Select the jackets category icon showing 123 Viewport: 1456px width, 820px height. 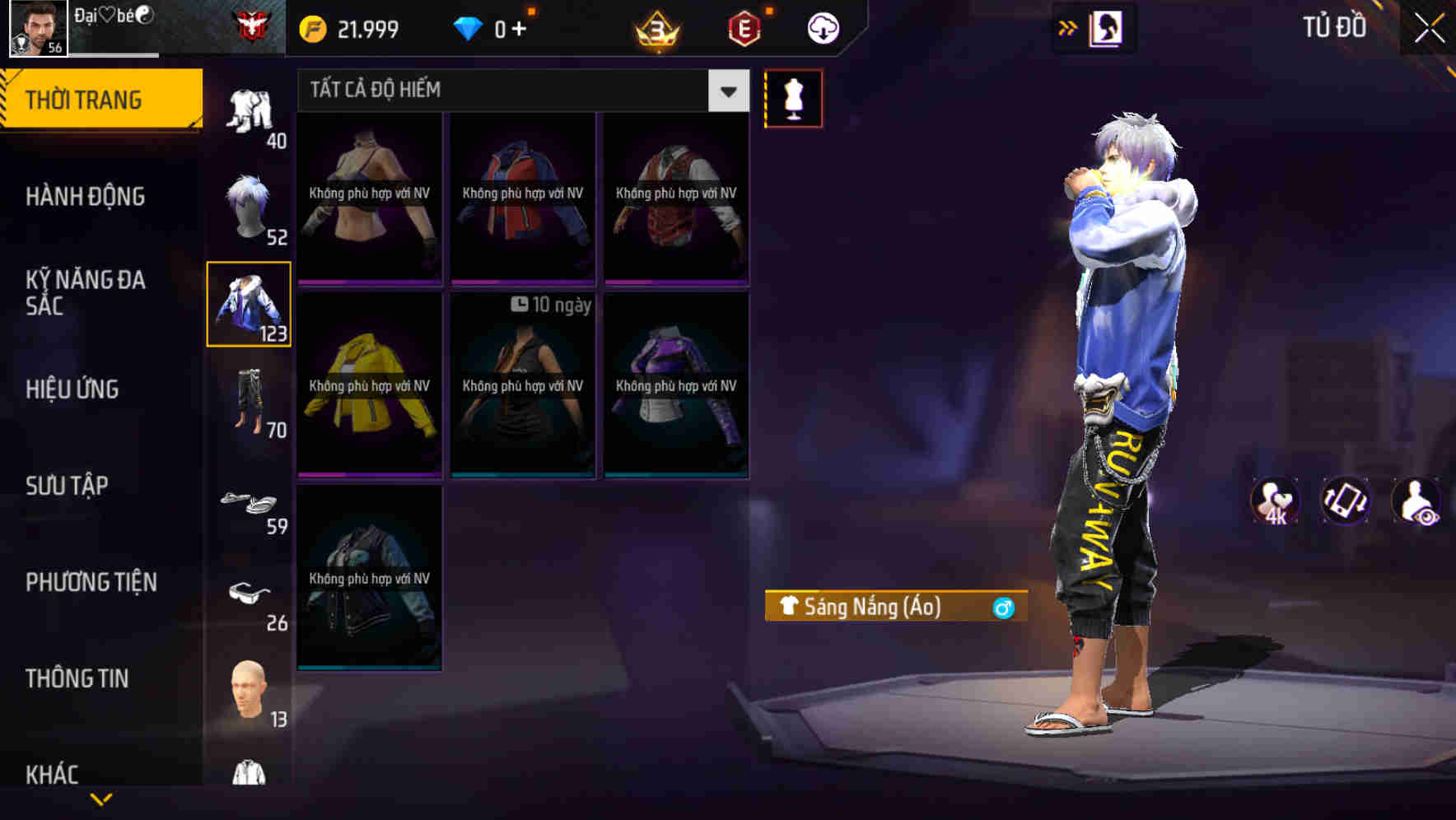click(x=250, y=305)
